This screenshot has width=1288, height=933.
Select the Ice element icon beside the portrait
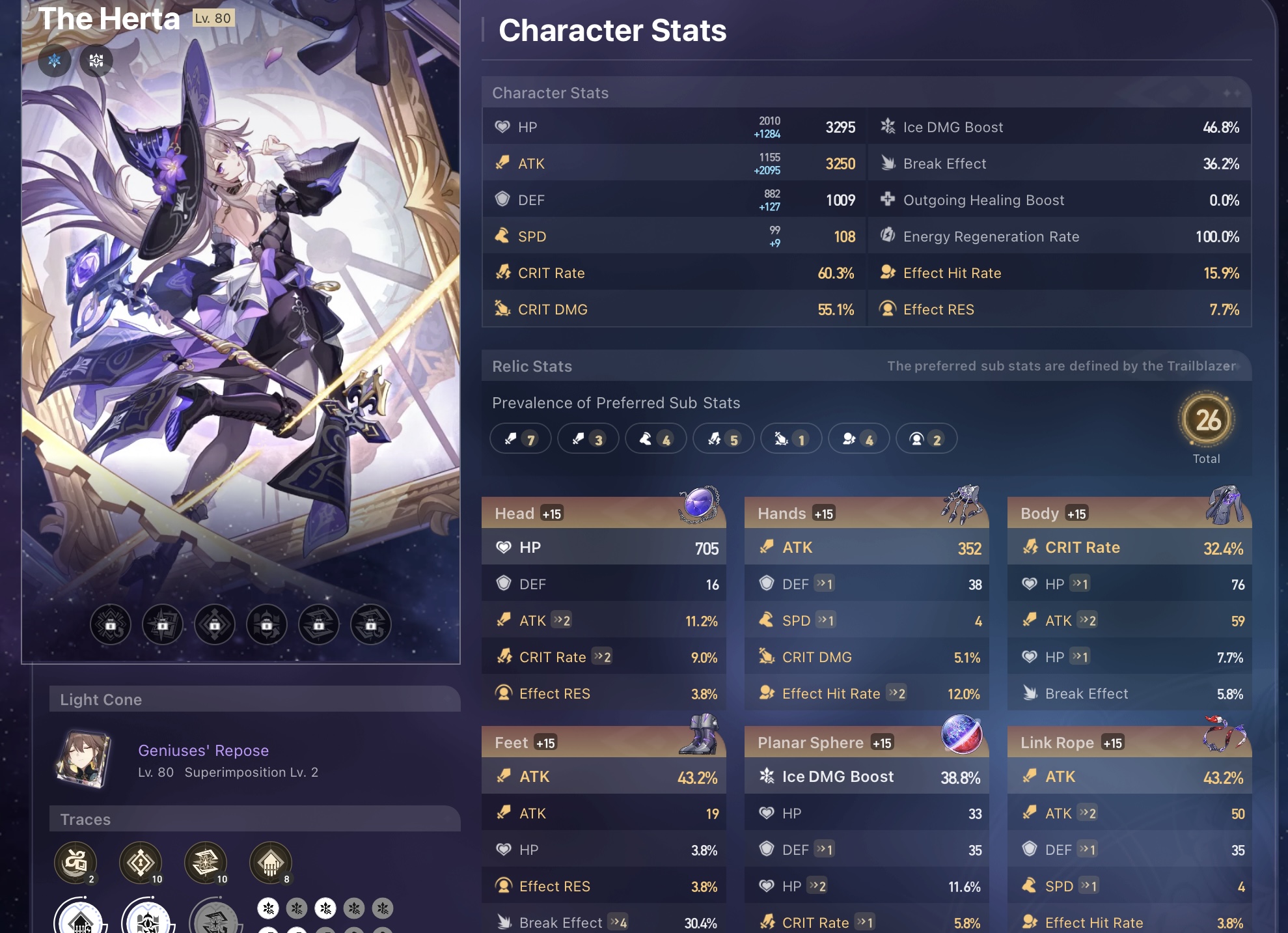point(55,61)
